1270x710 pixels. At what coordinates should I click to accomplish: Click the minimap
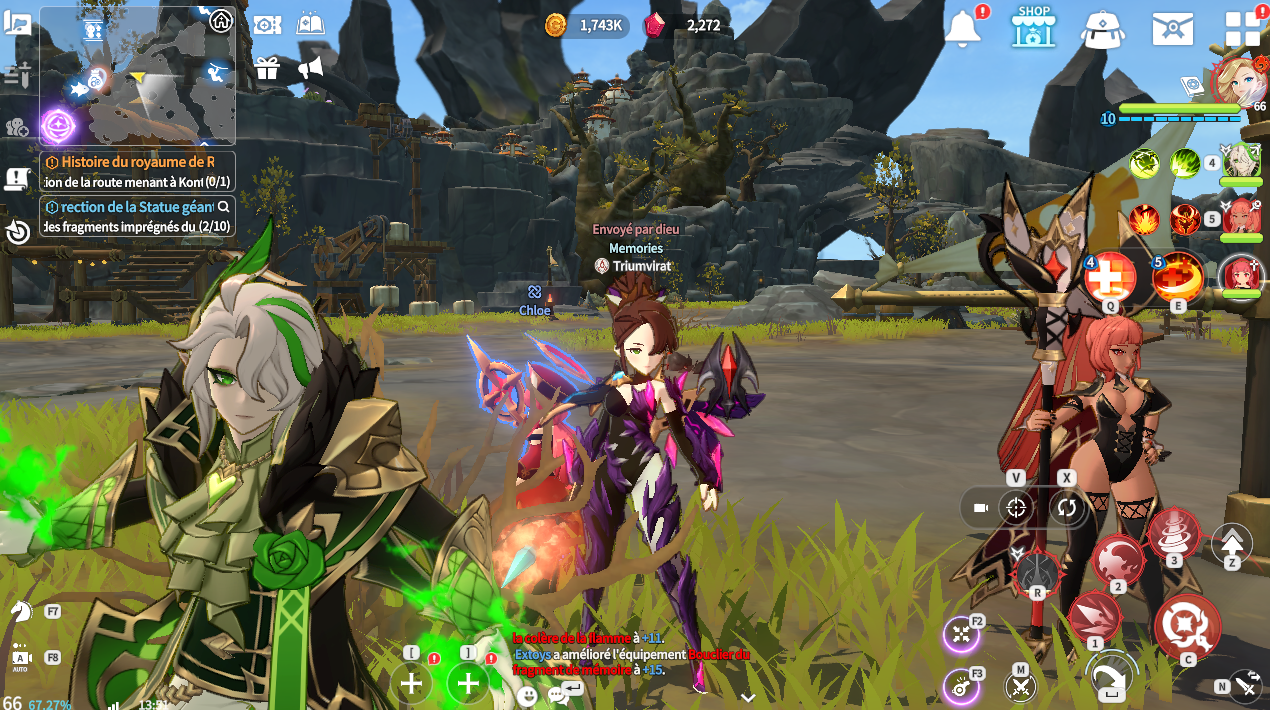coord(138,75)
